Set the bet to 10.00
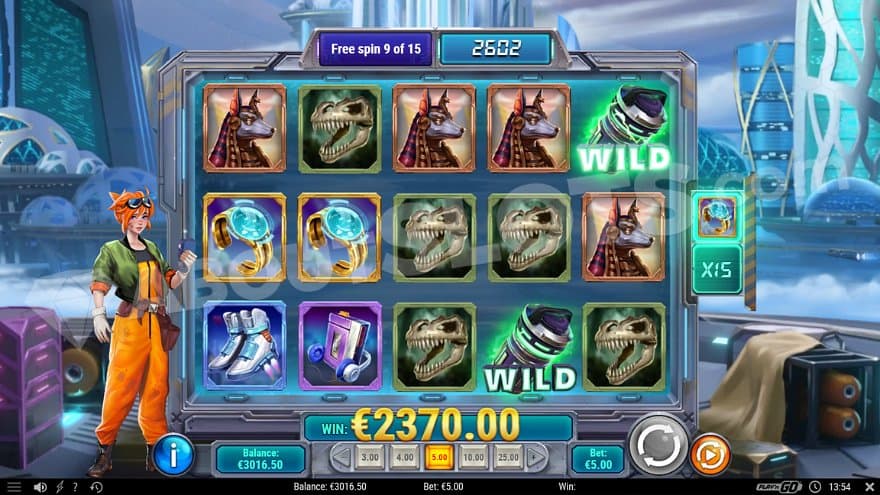 [x=473, y=459]
